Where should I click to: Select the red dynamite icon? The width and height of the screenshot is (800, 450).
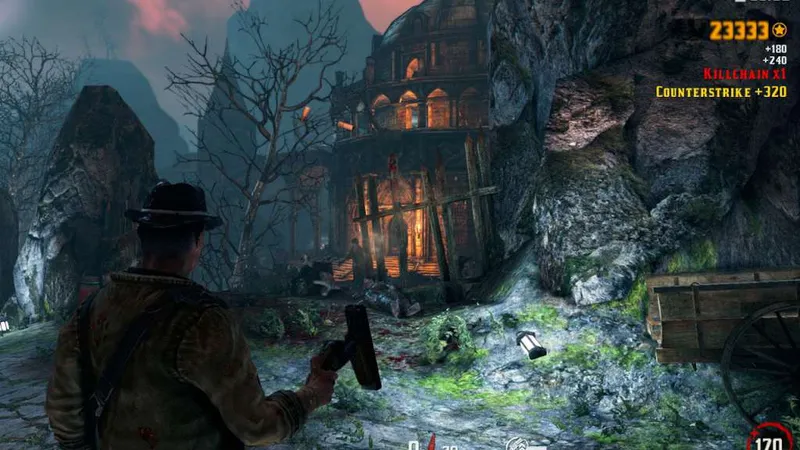(432, 441)
